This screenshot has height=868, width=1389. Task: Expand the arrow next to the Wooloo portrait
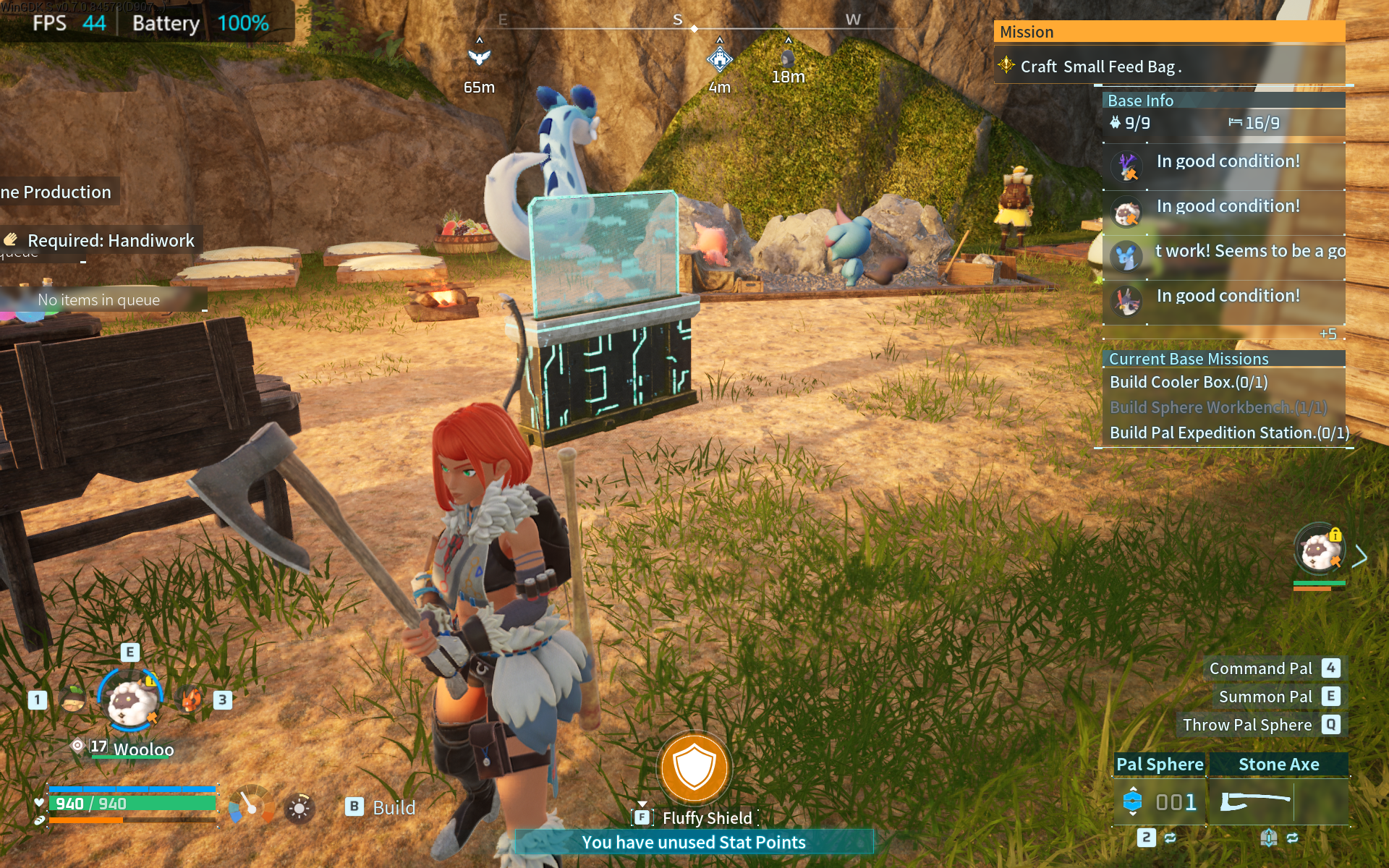click(1360, 556)
